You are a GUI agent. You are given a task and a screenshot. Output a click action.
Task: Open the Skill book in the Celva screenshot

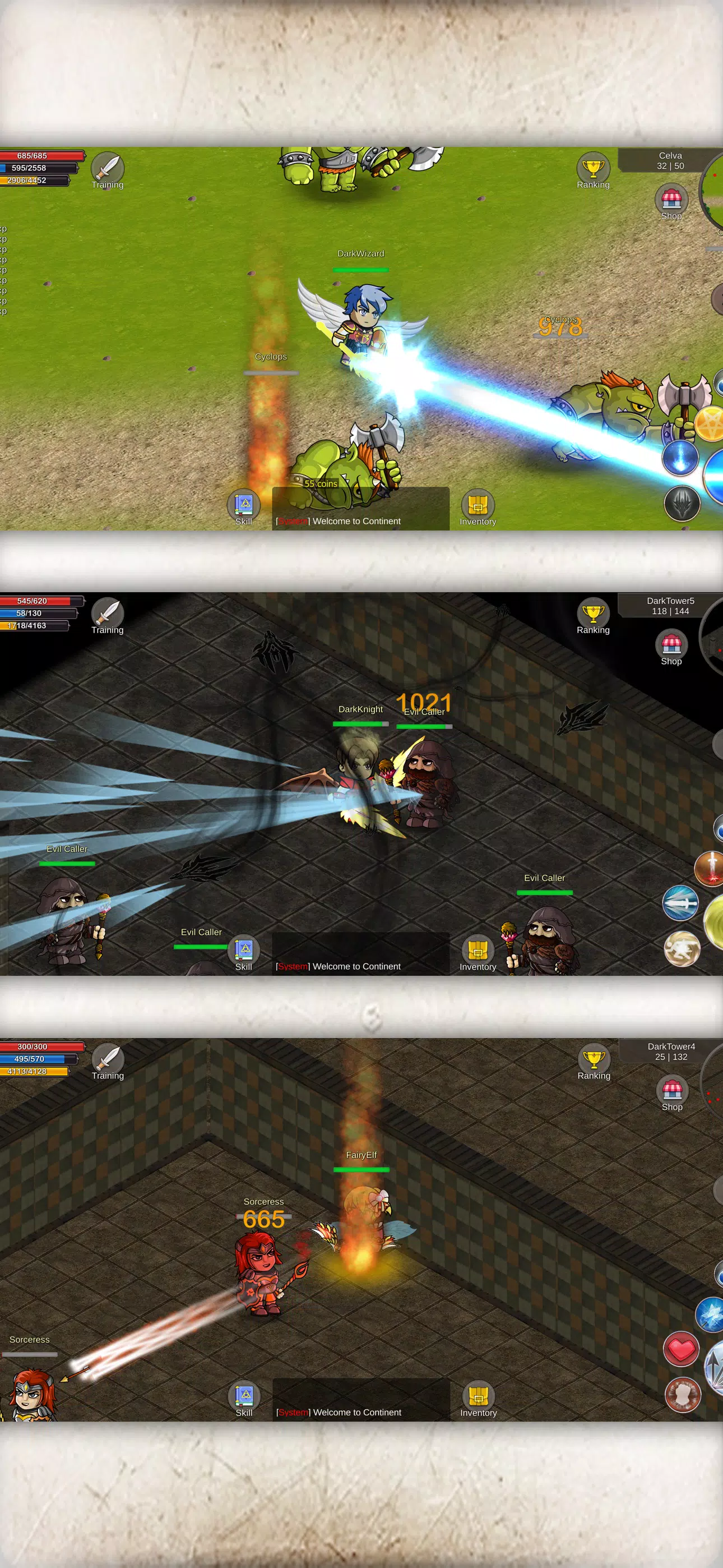click(x=243, y=505)
